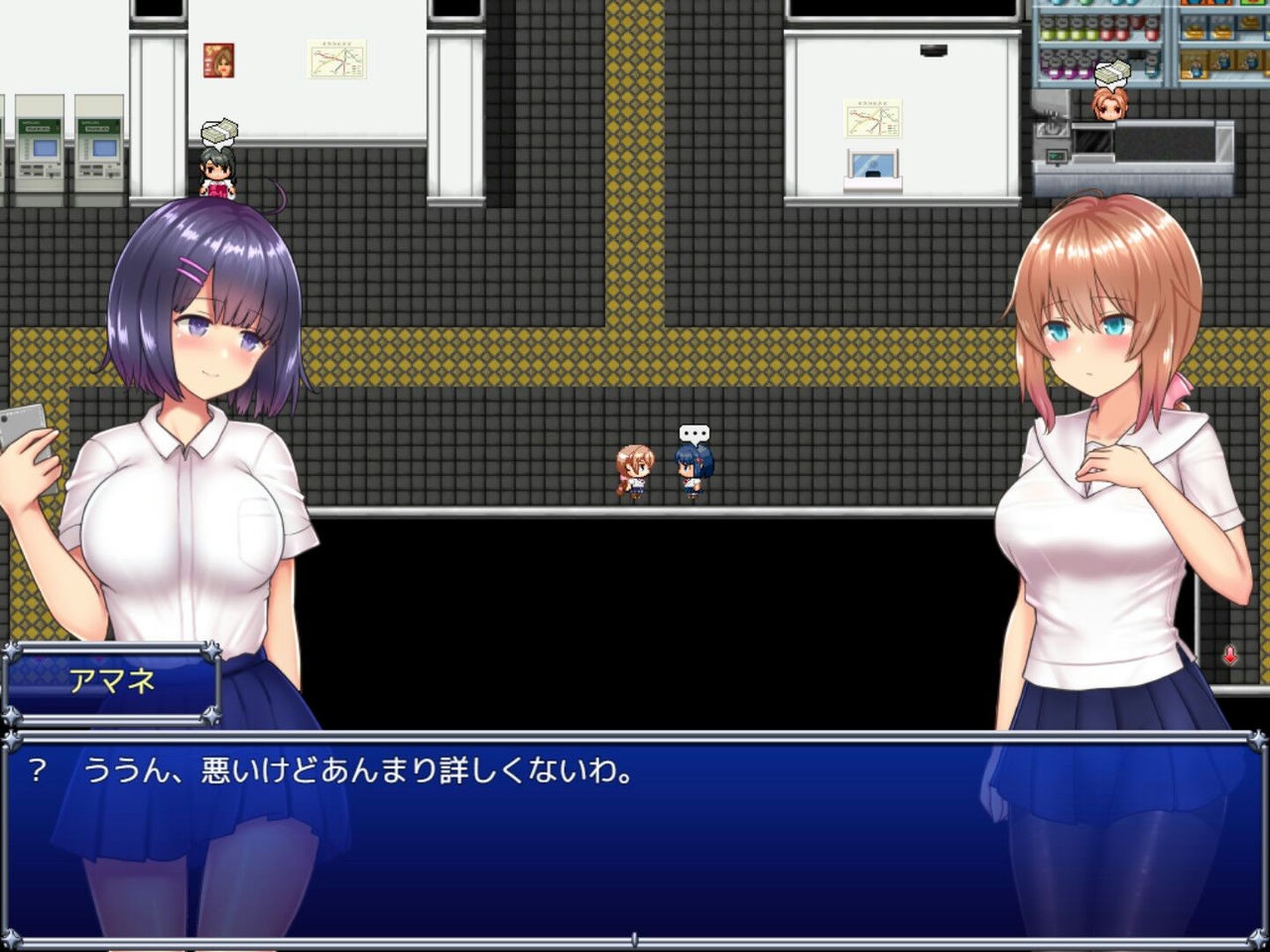Select the brown-haired sprite facing the blue-haired student
The width and height of the screenshot is (1270, 952).
[635, 468]
